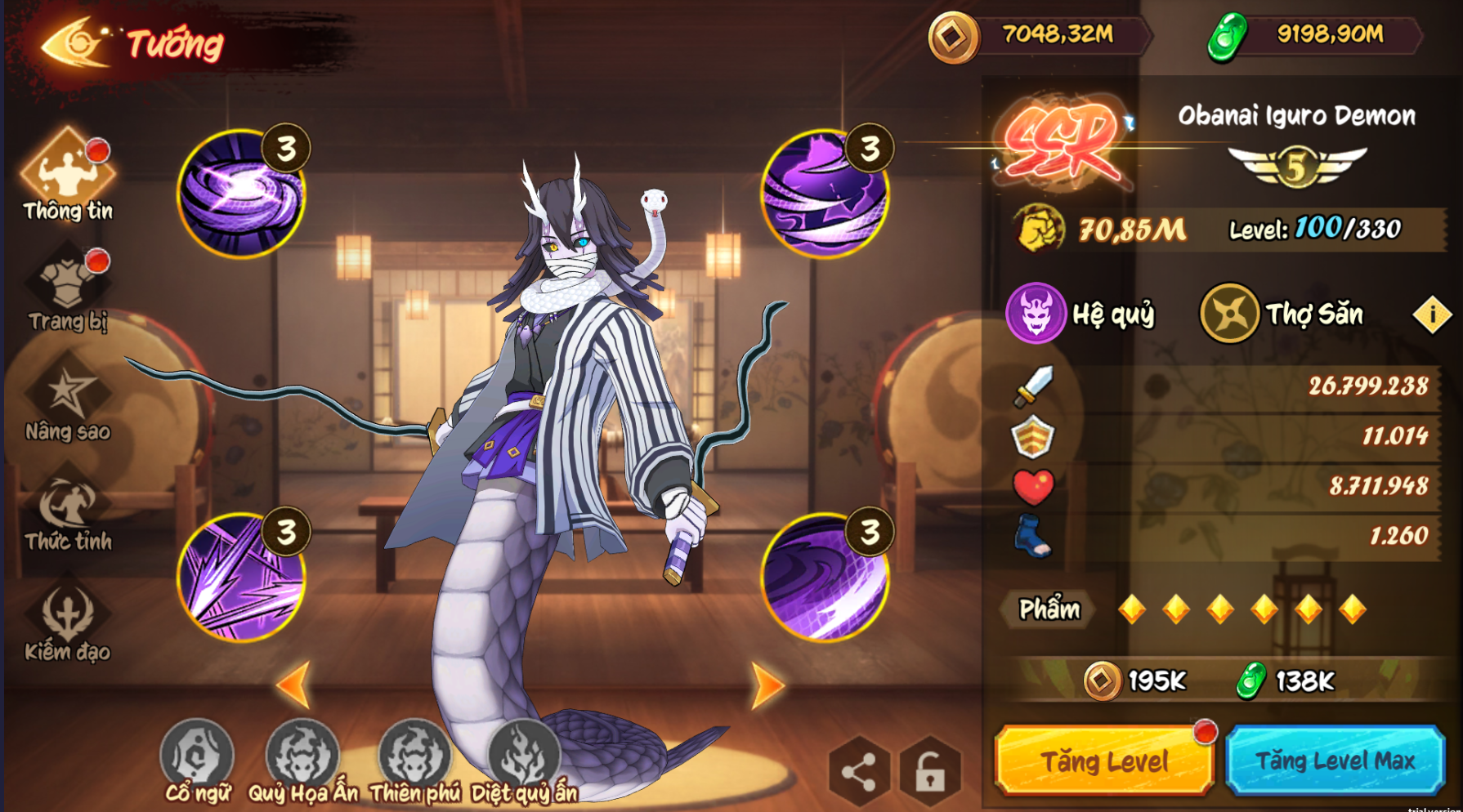The height and width of the screenshot is (812, 1463).
Task: Show the previous hero with left arrow
Action: tap(294, 685)
